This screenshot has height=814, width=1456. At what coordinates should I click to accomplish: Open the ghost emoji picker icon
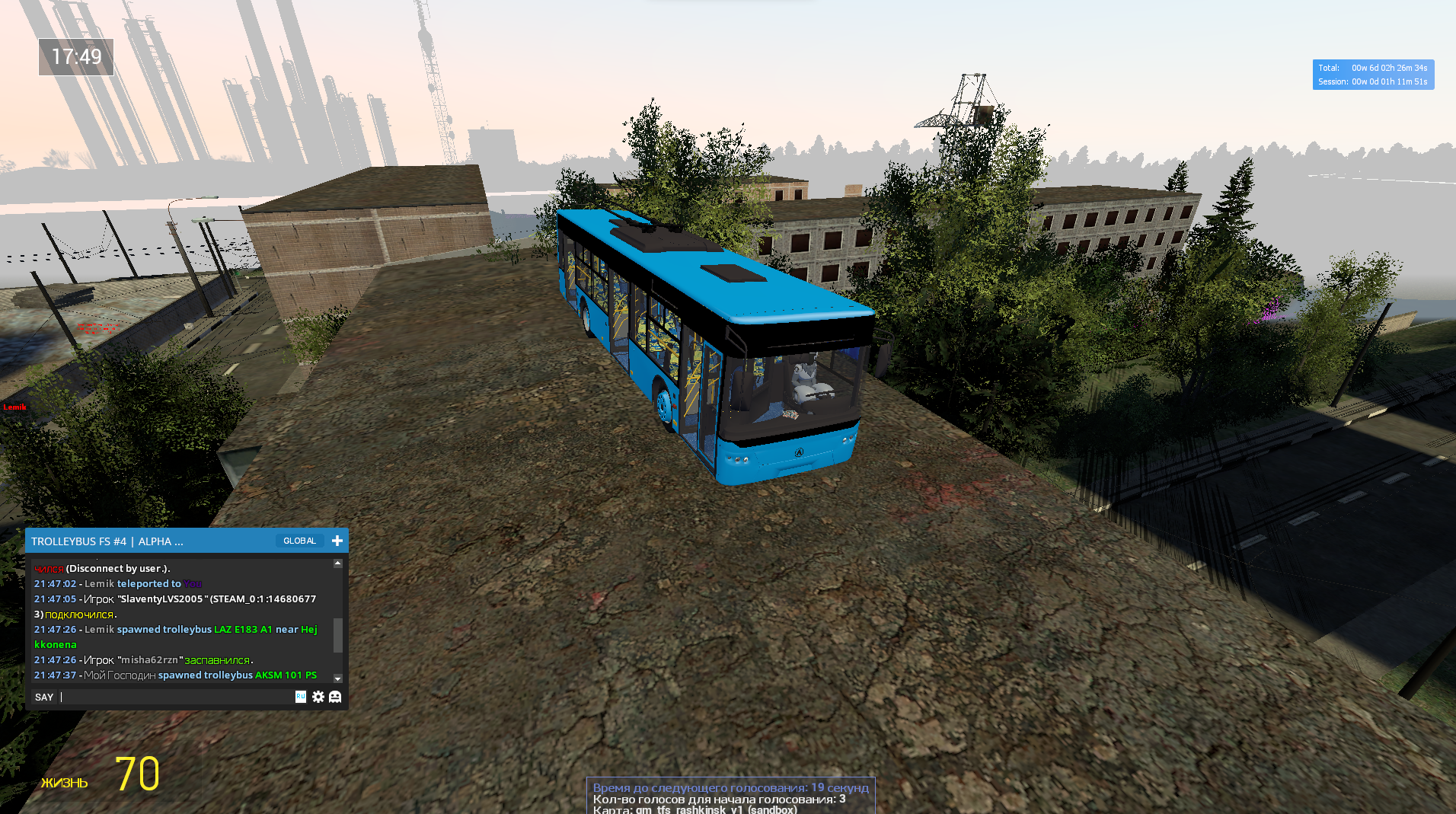point(335,697)
